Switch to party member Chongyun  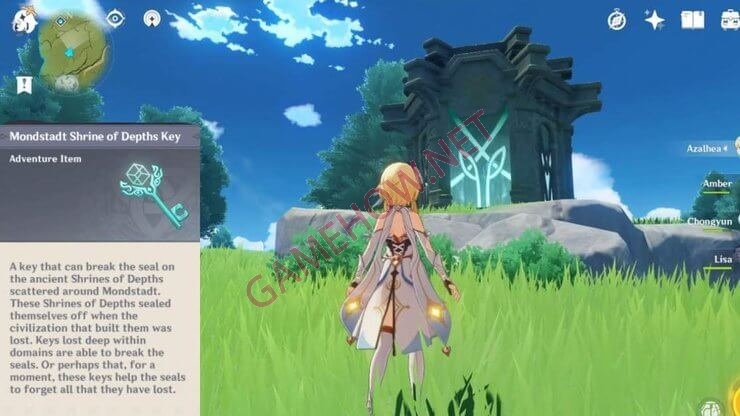click(710, 221)
